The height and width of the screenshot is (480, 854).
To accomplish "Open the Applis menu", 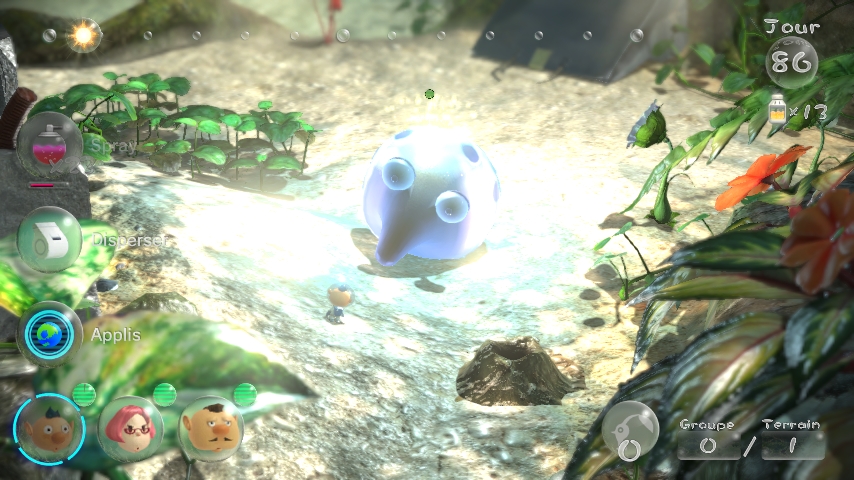I will tap(50, 334).
